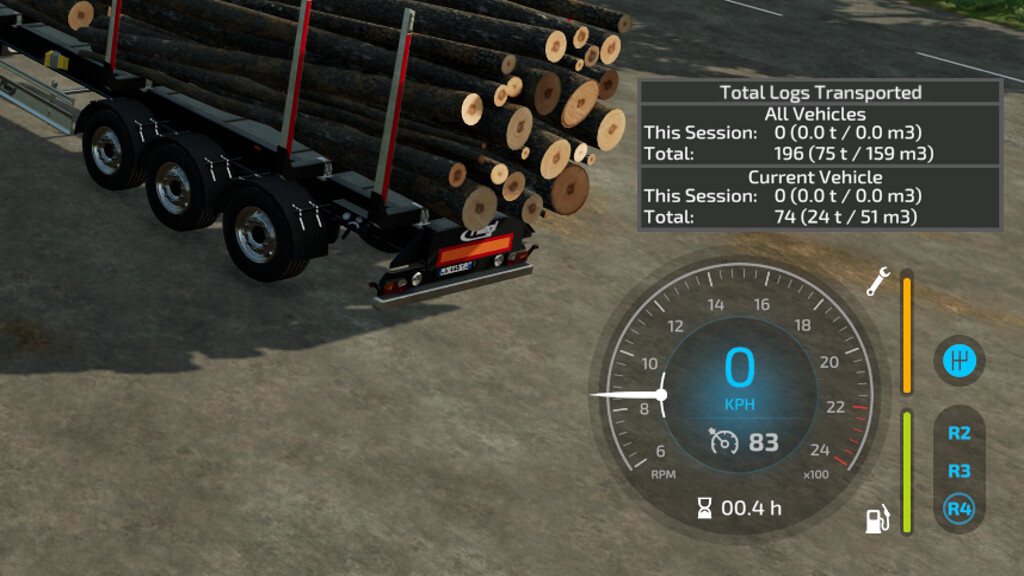Select the R2 gear indicator
1024x576 pixels.
(959, 433)
